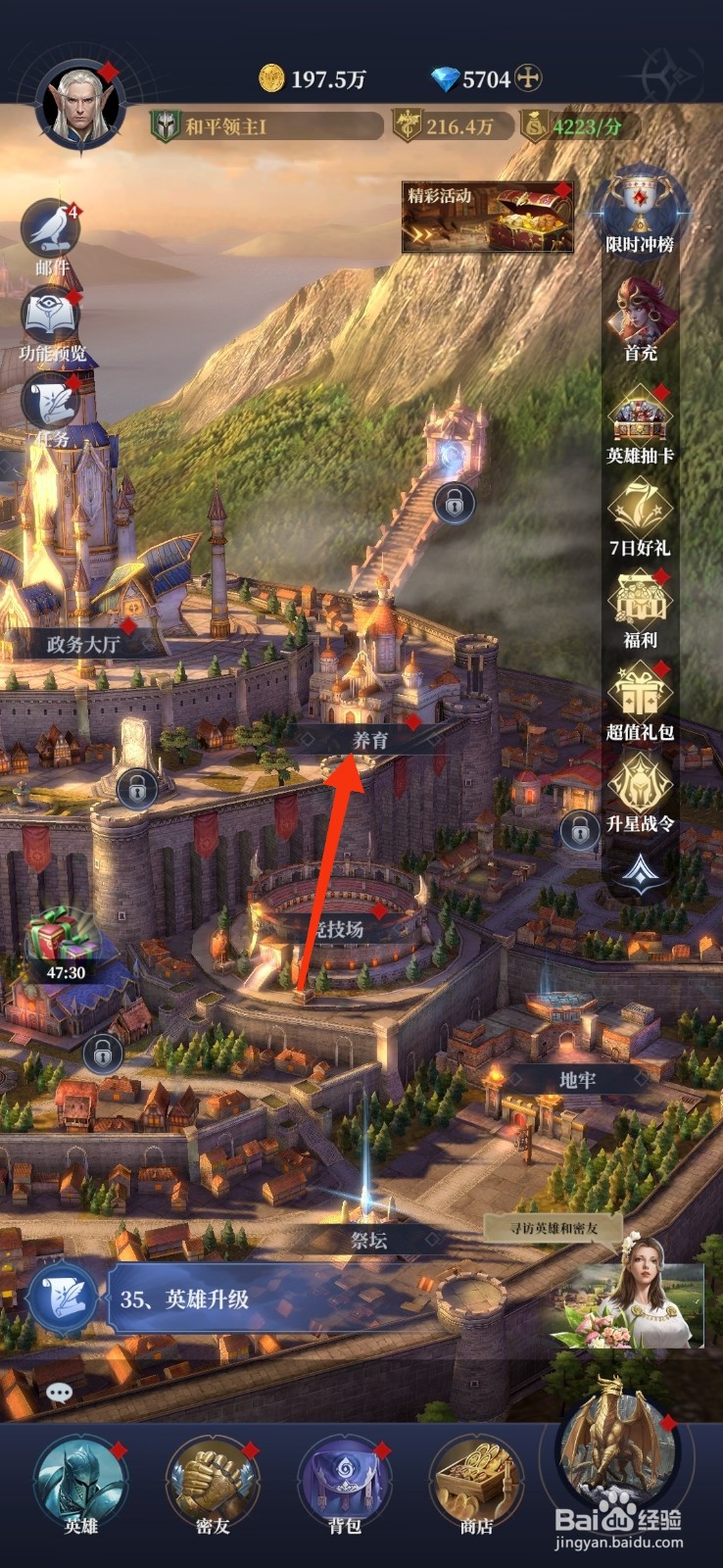
Task: Open 限时冲榜 limited-time ranking
Action: click(x=640, y=213)
